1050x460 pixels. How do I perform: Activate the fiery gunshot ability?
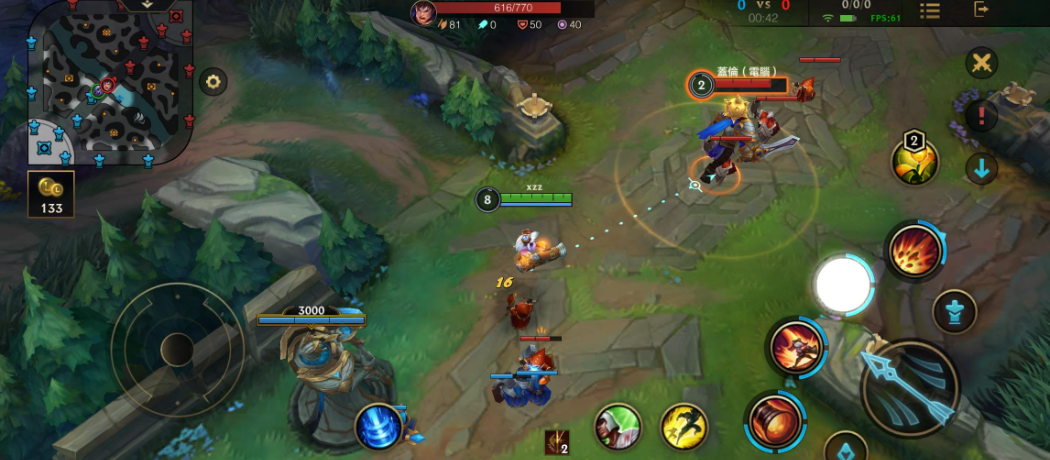click(x=796, y=346)
